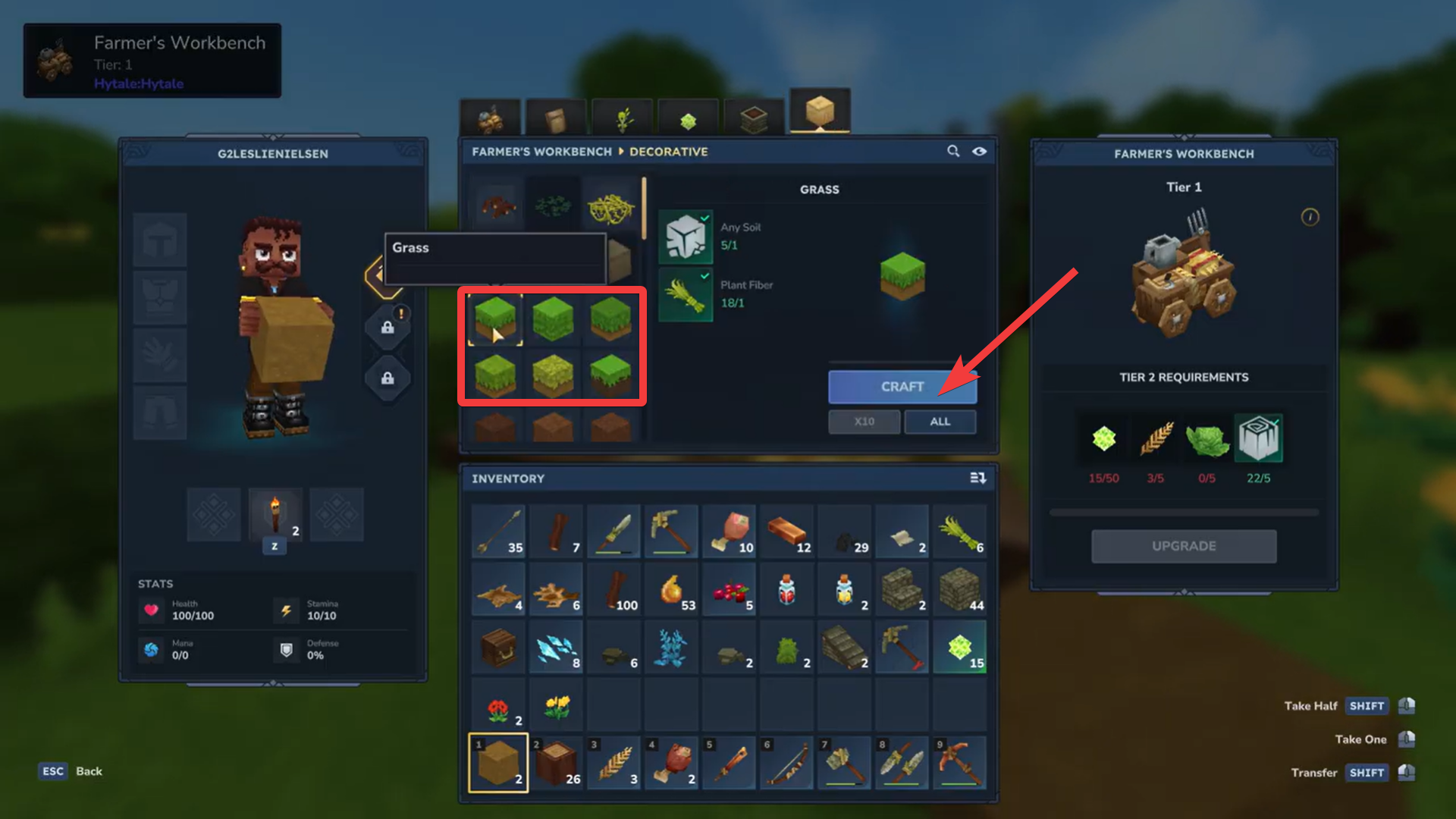Click the recipe search magnifier icon
The width and height of the screenshot is (1456, 819).
tap(953, 151)
